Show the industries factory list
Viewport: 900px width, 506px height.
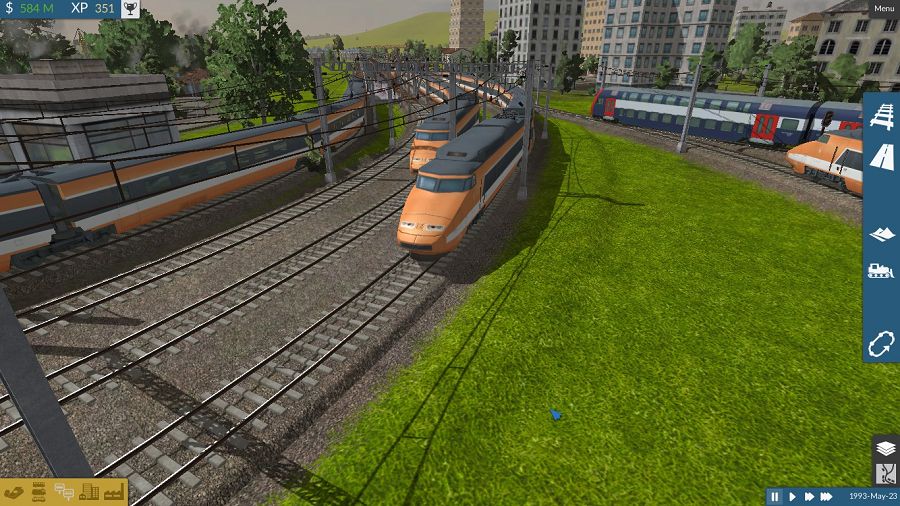[112, 492]
